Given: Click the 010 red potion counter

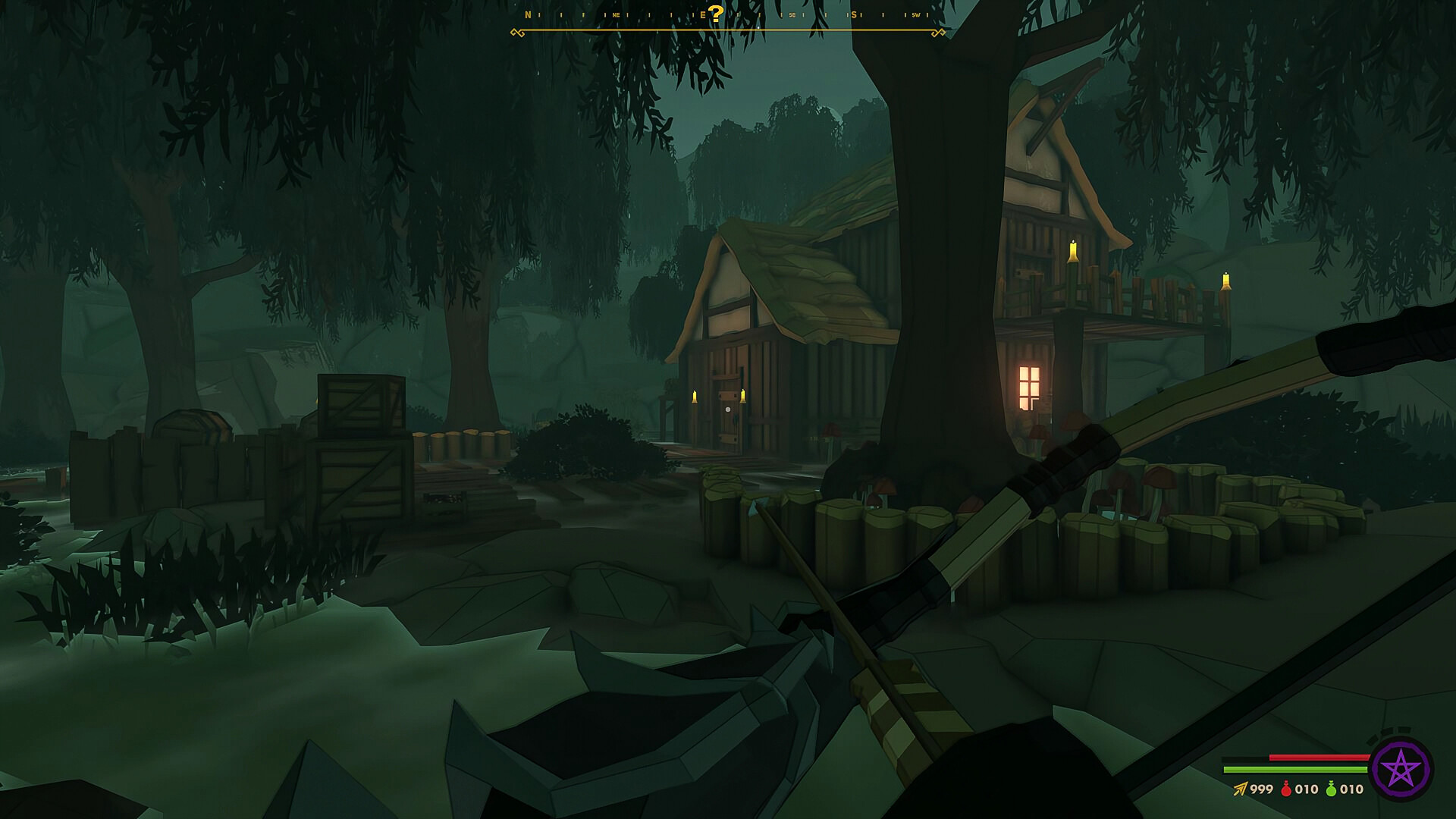Looking at the screenshot, I should pos(1306,789).
